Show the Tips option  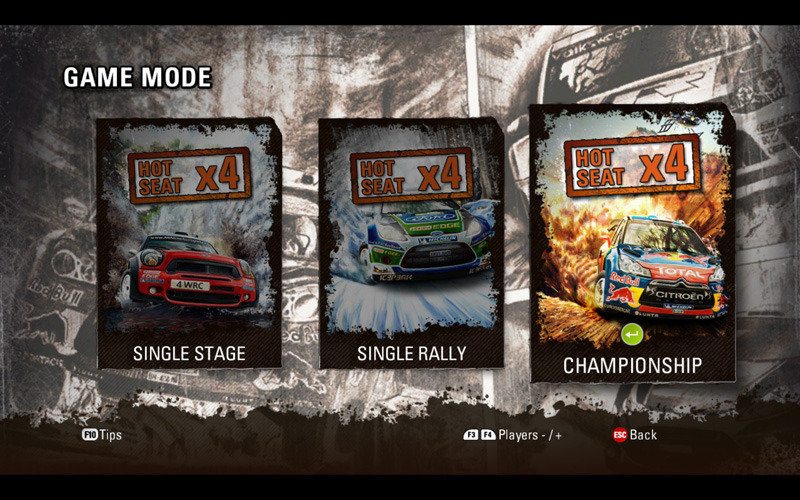[x=102, y=435]
